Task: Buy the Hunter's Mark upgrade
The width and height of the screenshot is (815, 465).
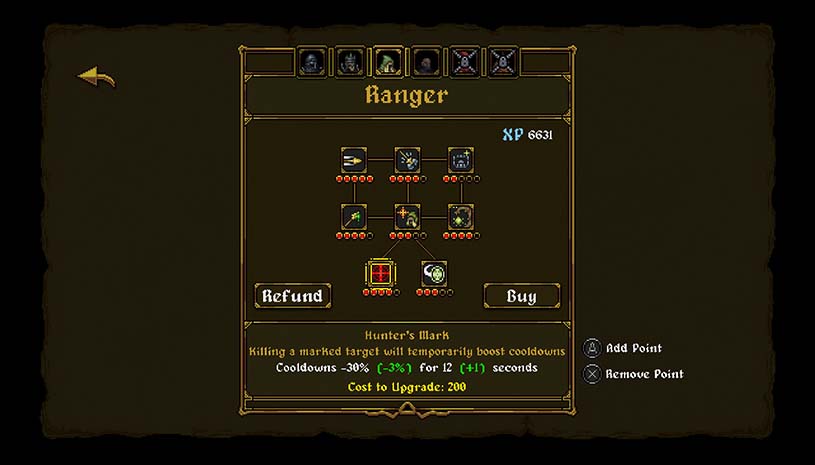Action: tap(522, 295)
